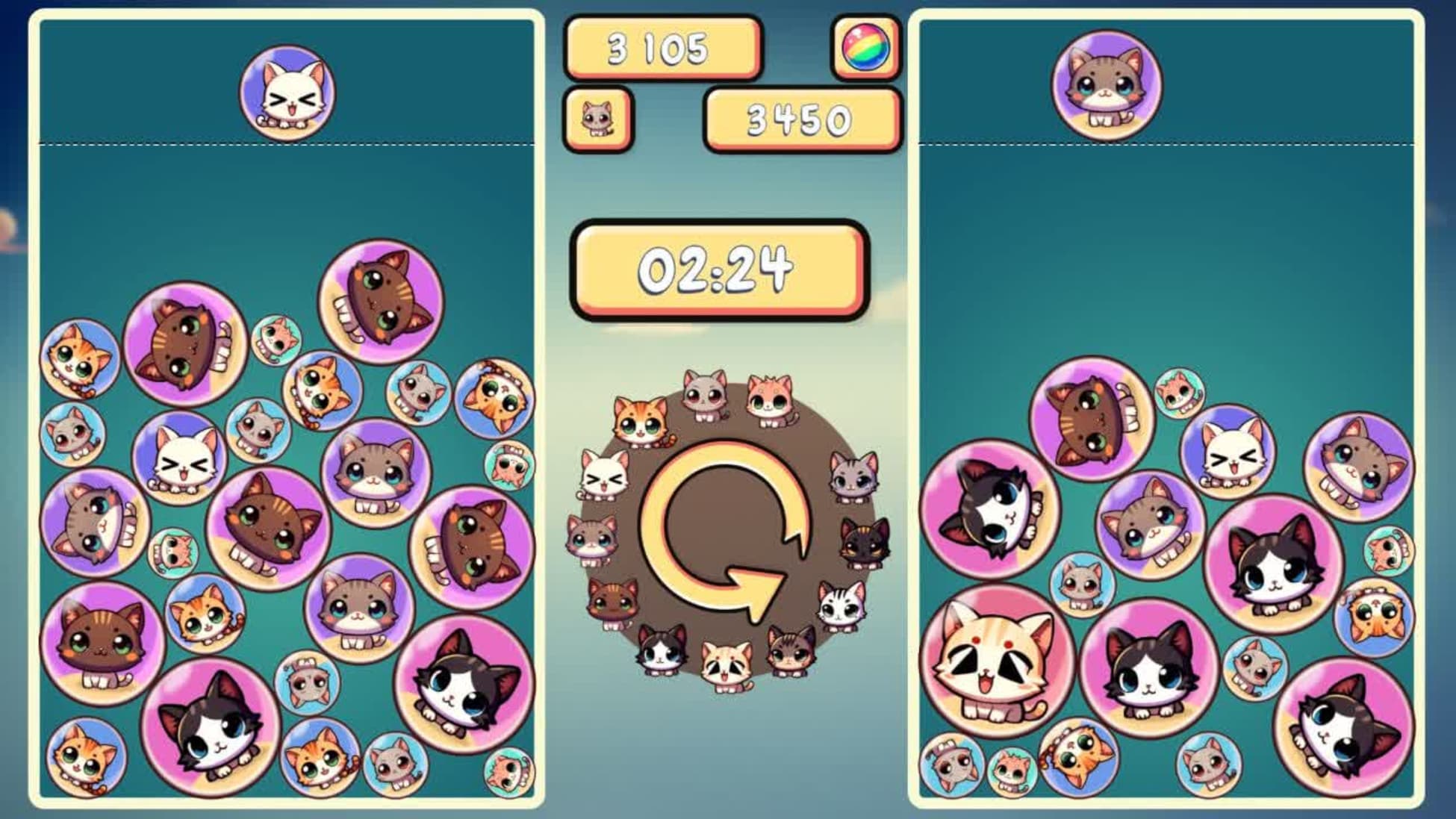The image size is (1456, 819).
Task: Tap the pink kitten at the wheel's top
Action: click(769, 396)
